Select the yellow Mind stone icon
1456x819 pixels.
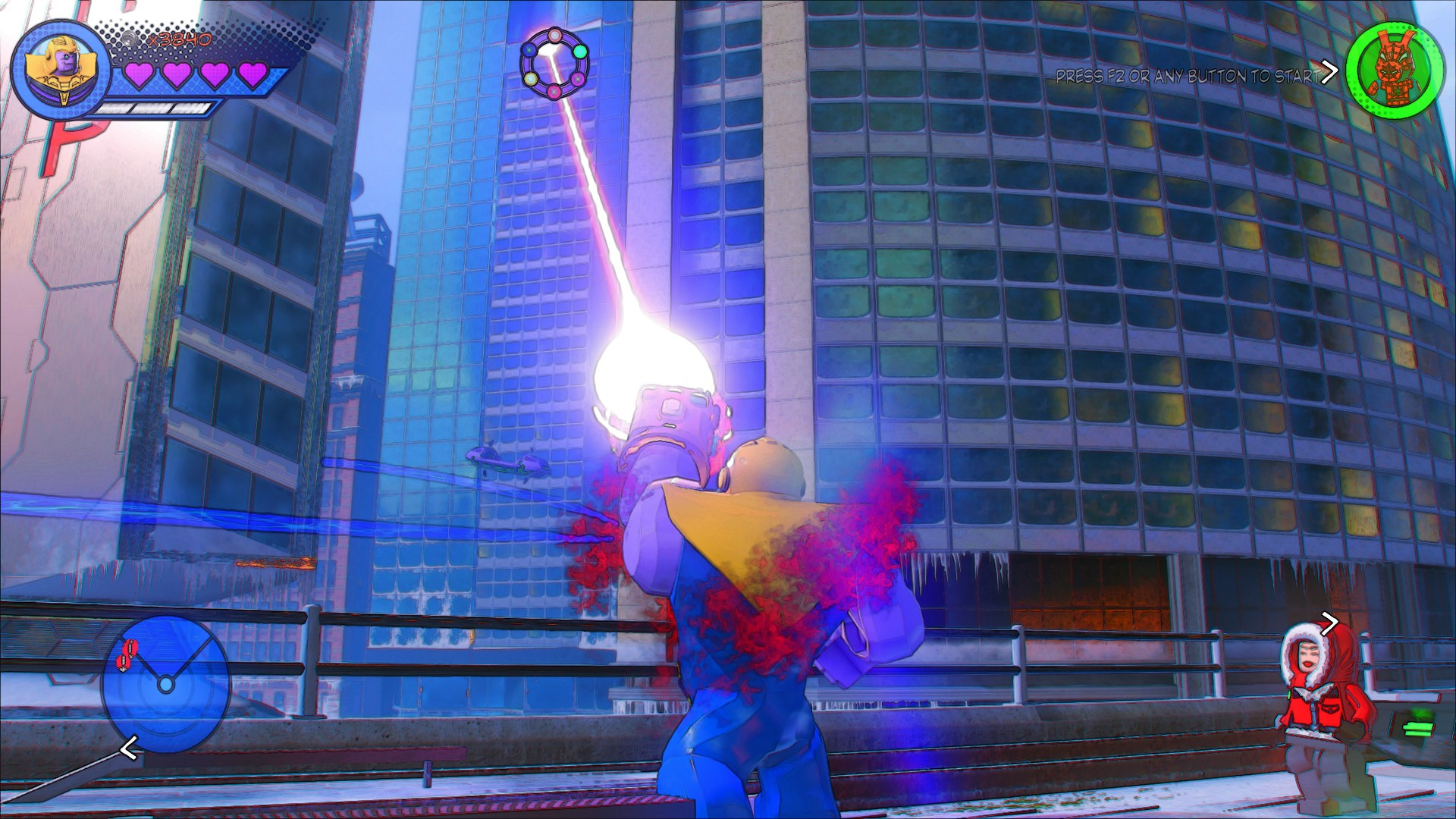tap(530, 78)
